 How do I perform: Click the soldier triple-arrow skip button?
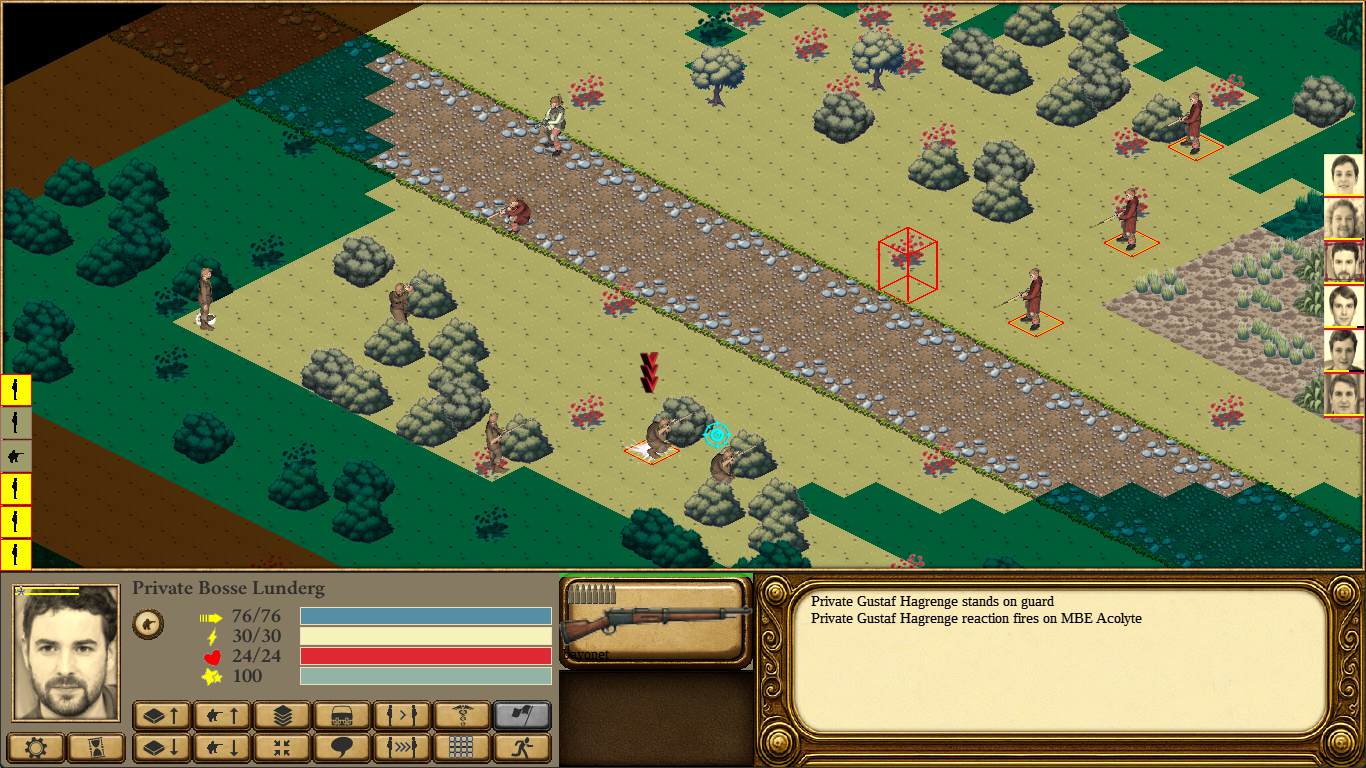(x=402, y=747)
